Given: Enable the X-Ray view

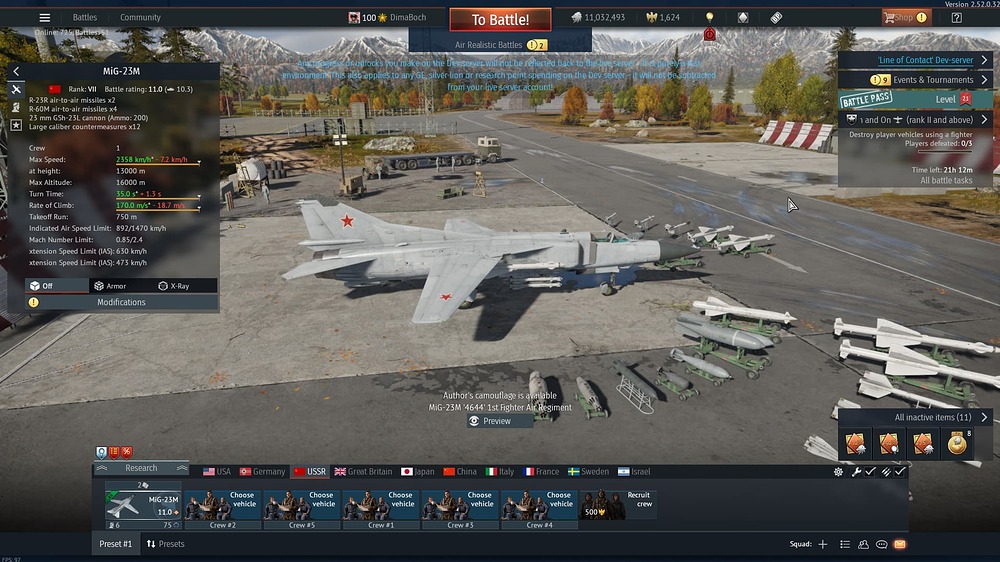Looking at the screenshot, I should tap(173, 286).
